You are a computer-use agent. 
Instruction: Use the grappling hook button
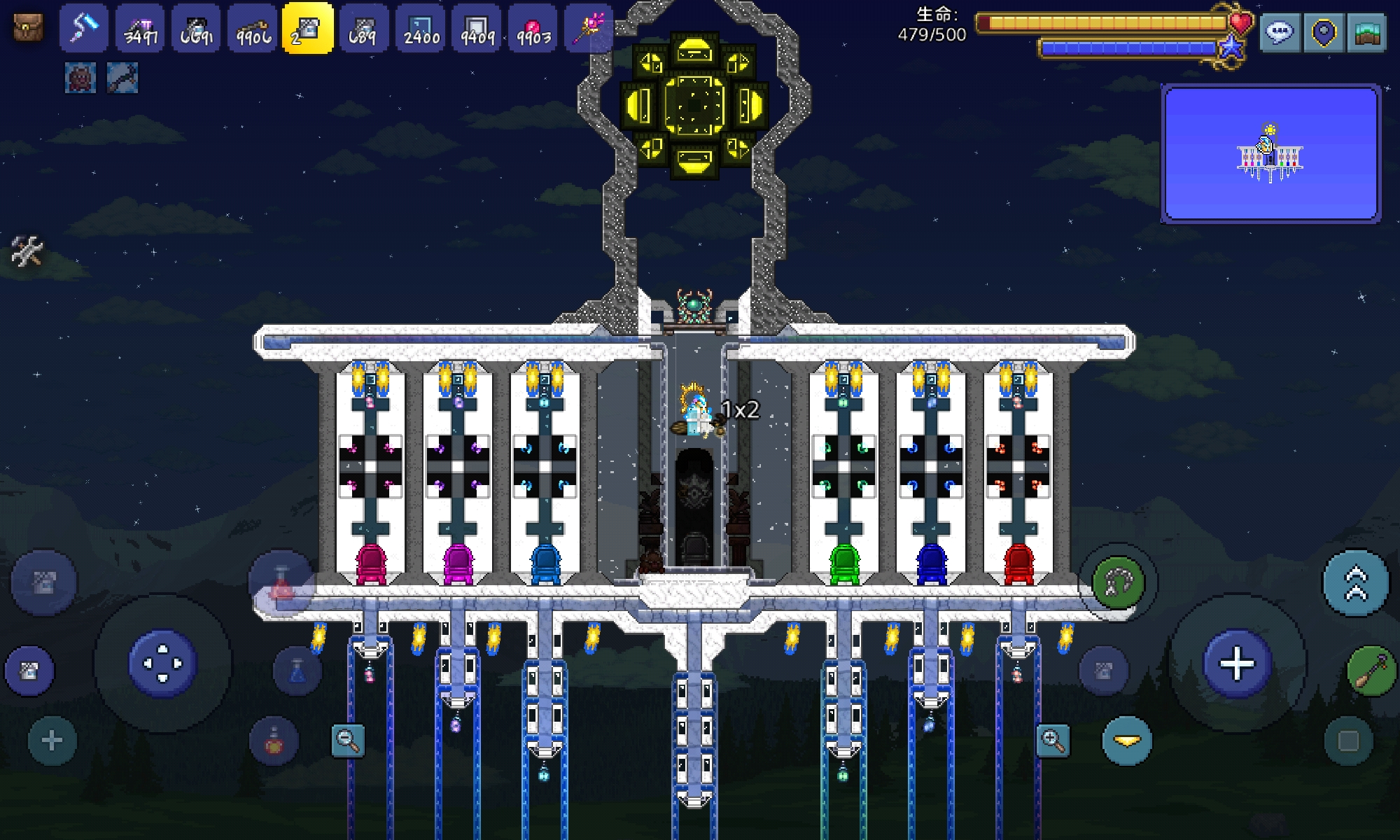tap(1118, 582)
